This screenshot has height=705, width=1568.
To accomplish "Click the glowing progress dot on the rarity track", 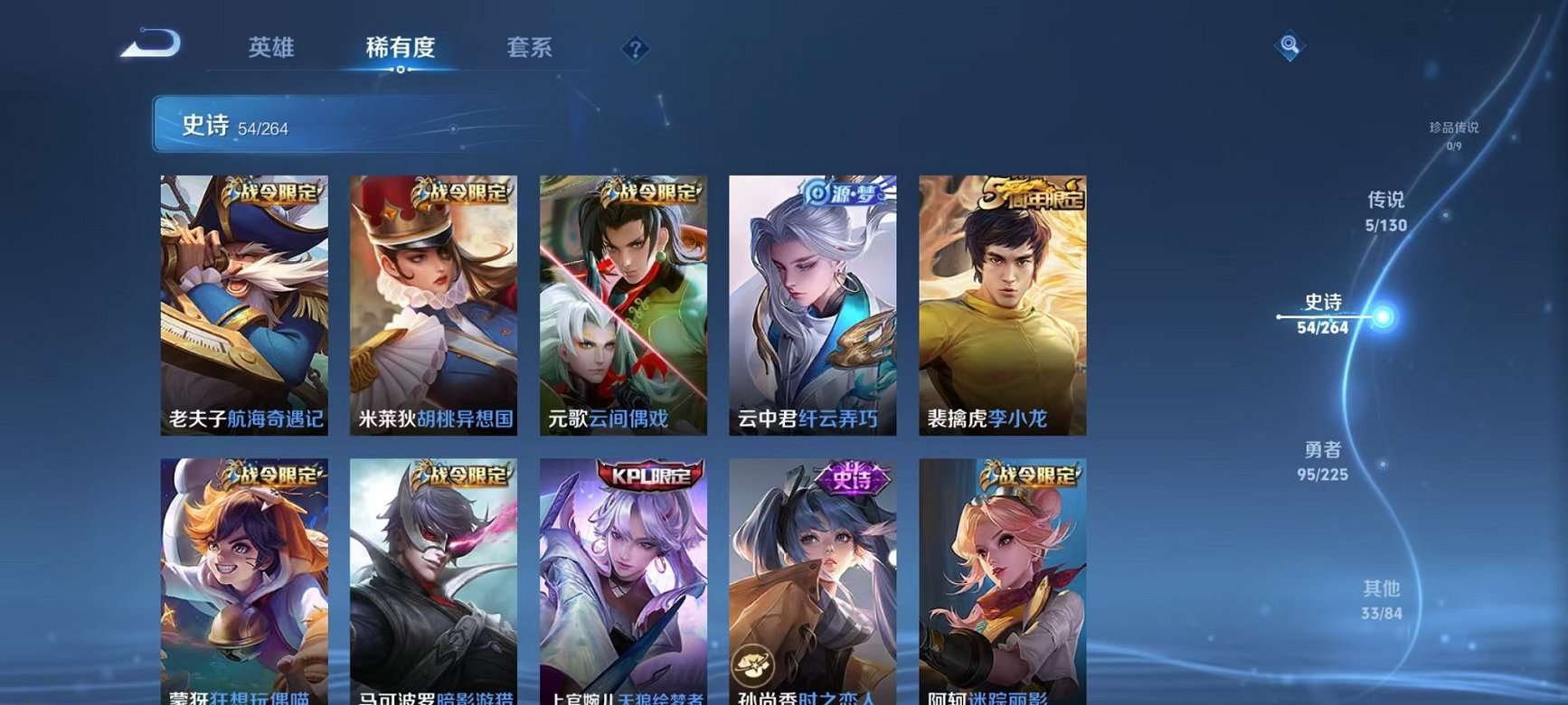I will click(x=1381, y=315).
